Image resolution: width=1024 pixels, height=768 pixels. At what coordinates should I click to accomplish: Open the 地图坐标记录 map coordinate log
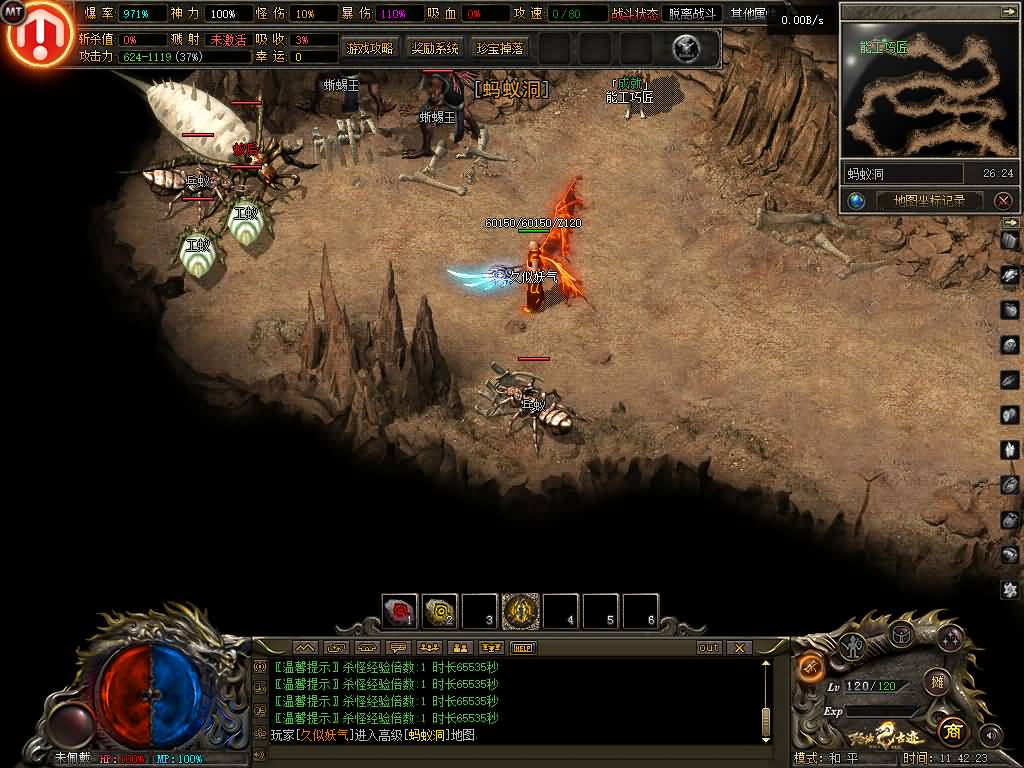pos(929,200)
